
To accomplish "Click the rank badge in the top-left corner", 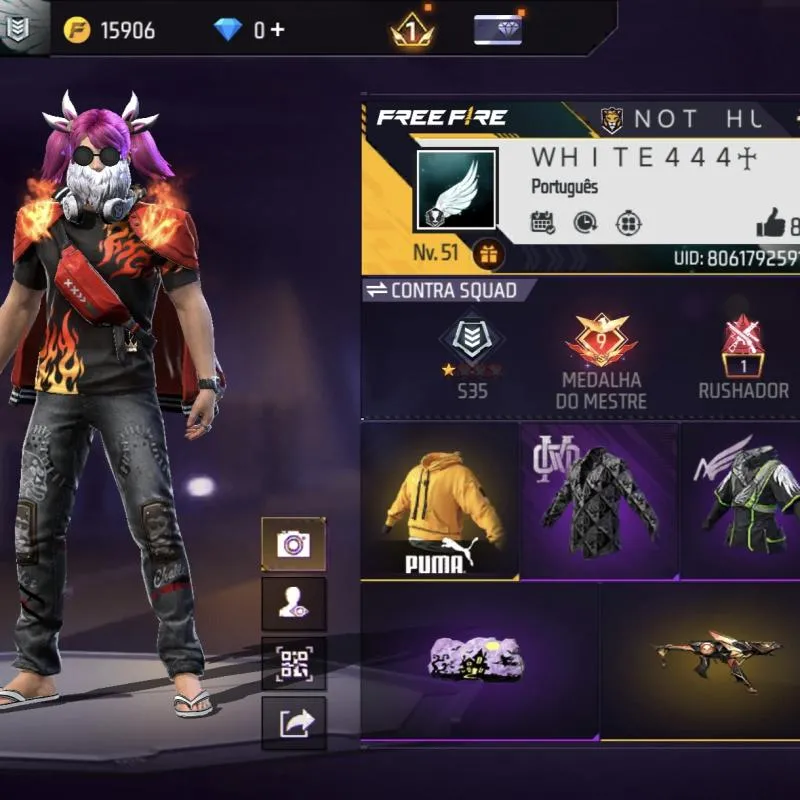I will click(x=17, y=29).
